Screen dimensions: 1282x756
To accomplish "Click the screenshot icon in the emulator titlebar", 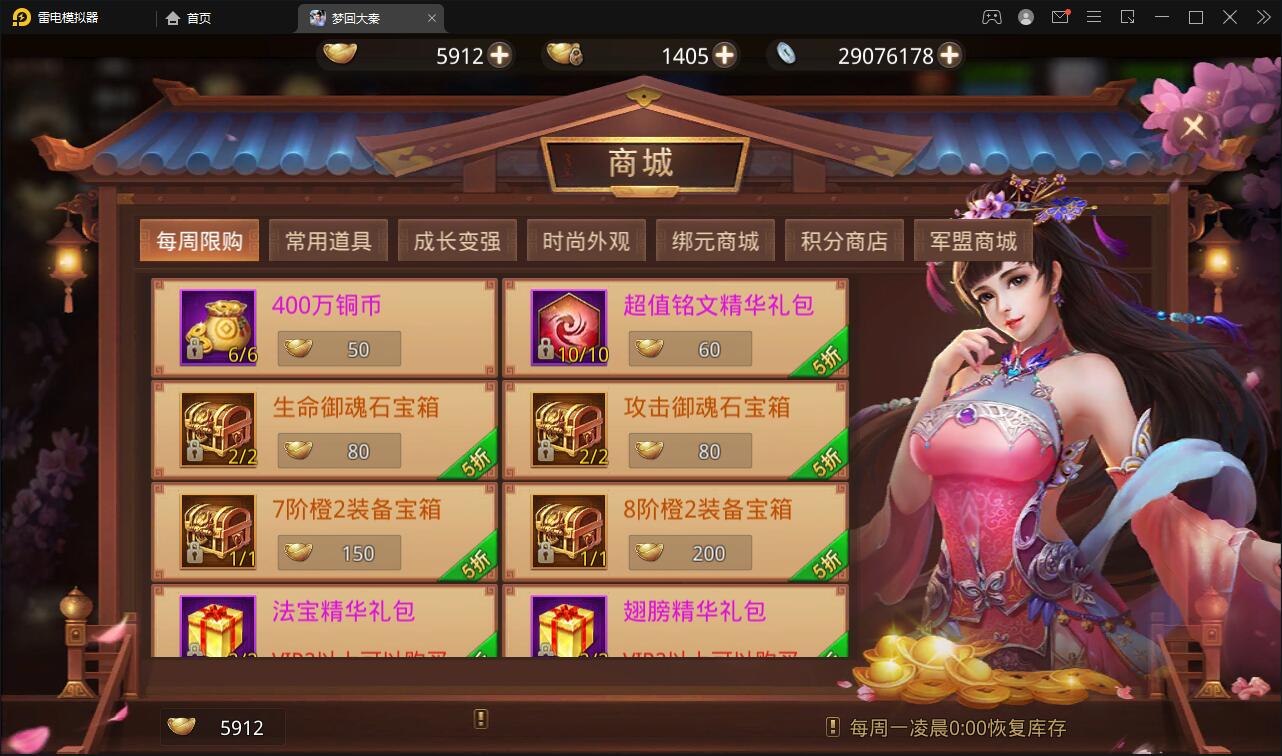I will coord(1127,17).
